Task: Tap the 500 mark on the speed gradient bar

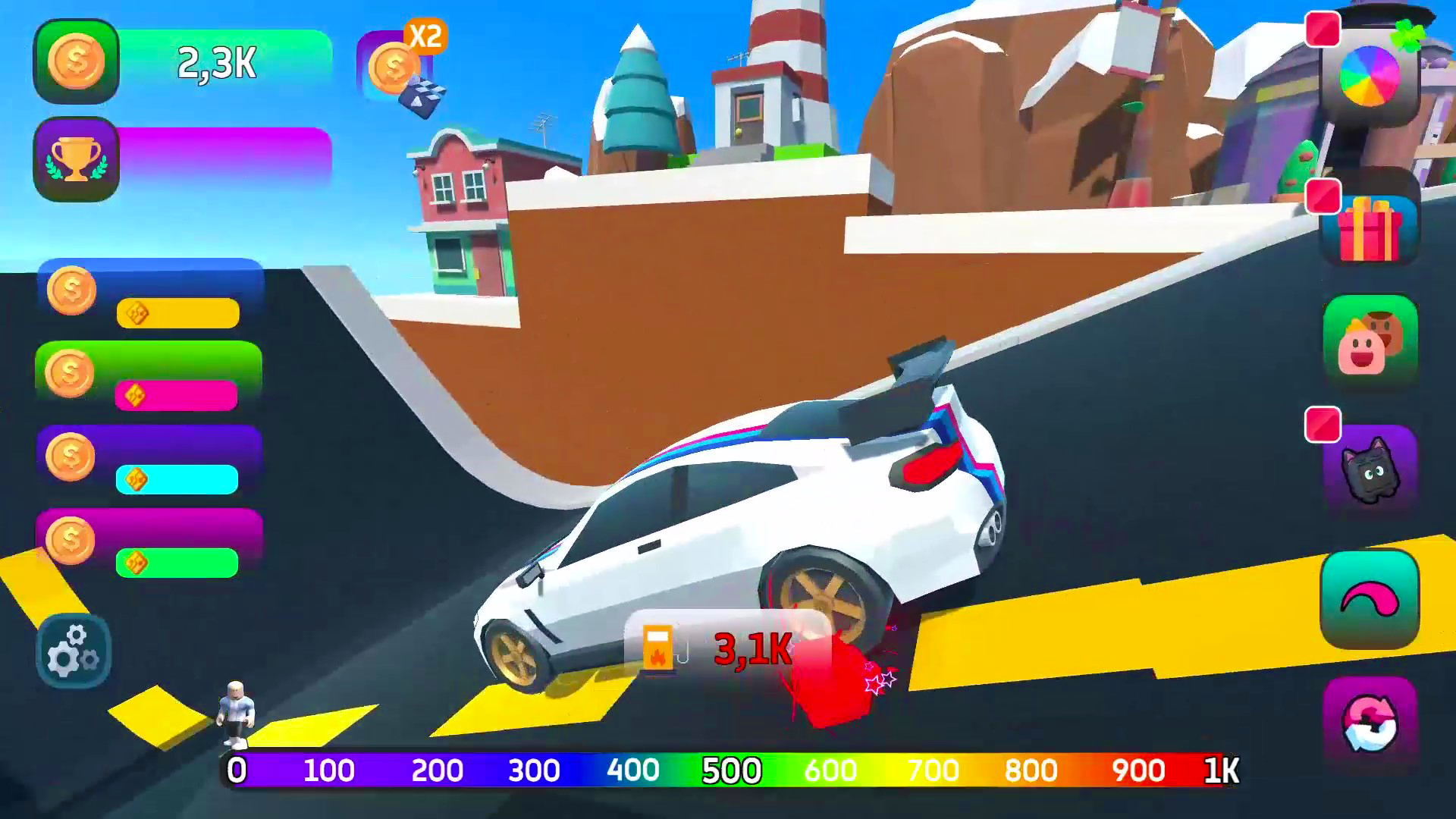Action: pos(730,770)
